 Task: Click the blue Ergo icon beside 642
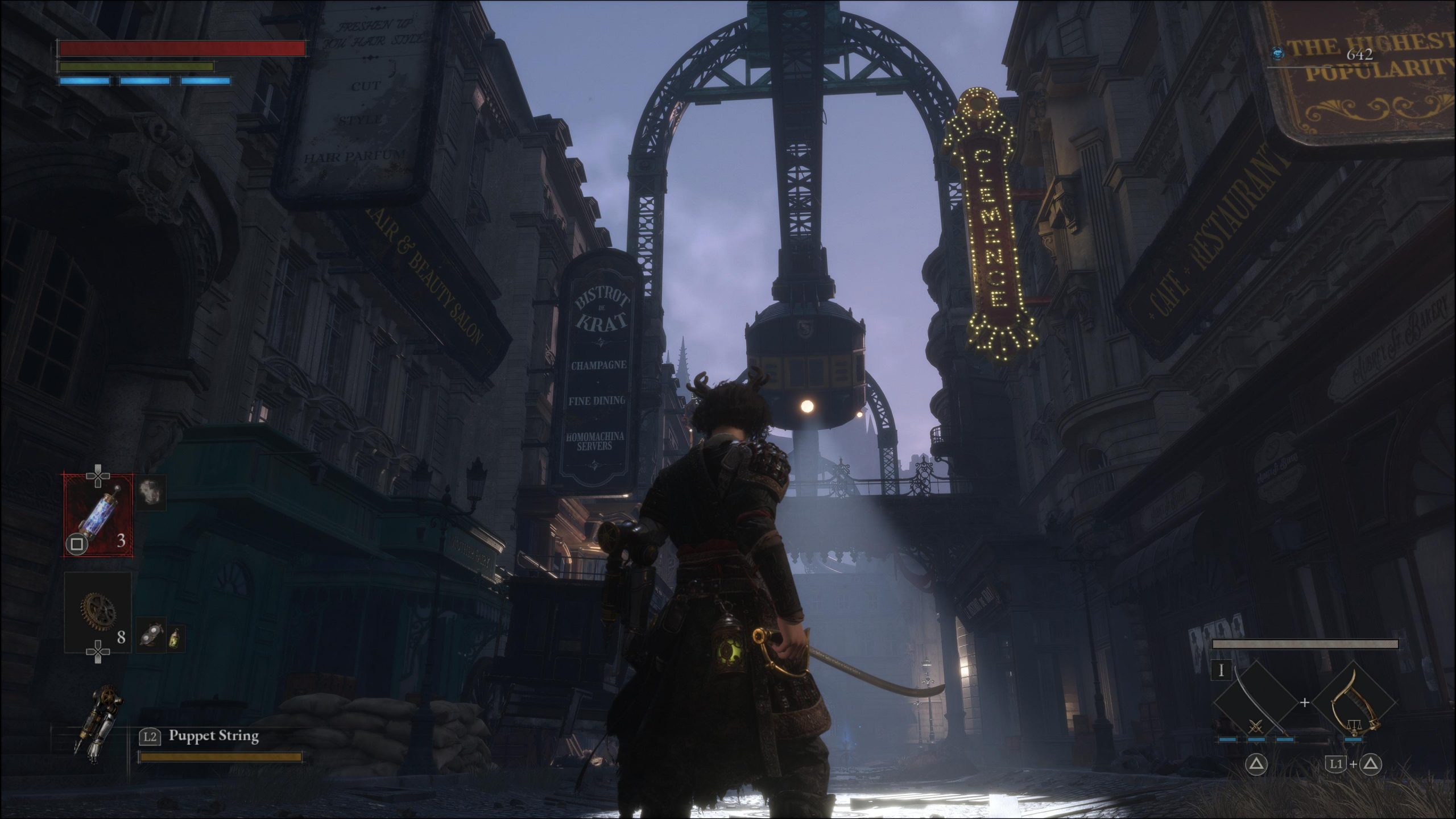1278,54
